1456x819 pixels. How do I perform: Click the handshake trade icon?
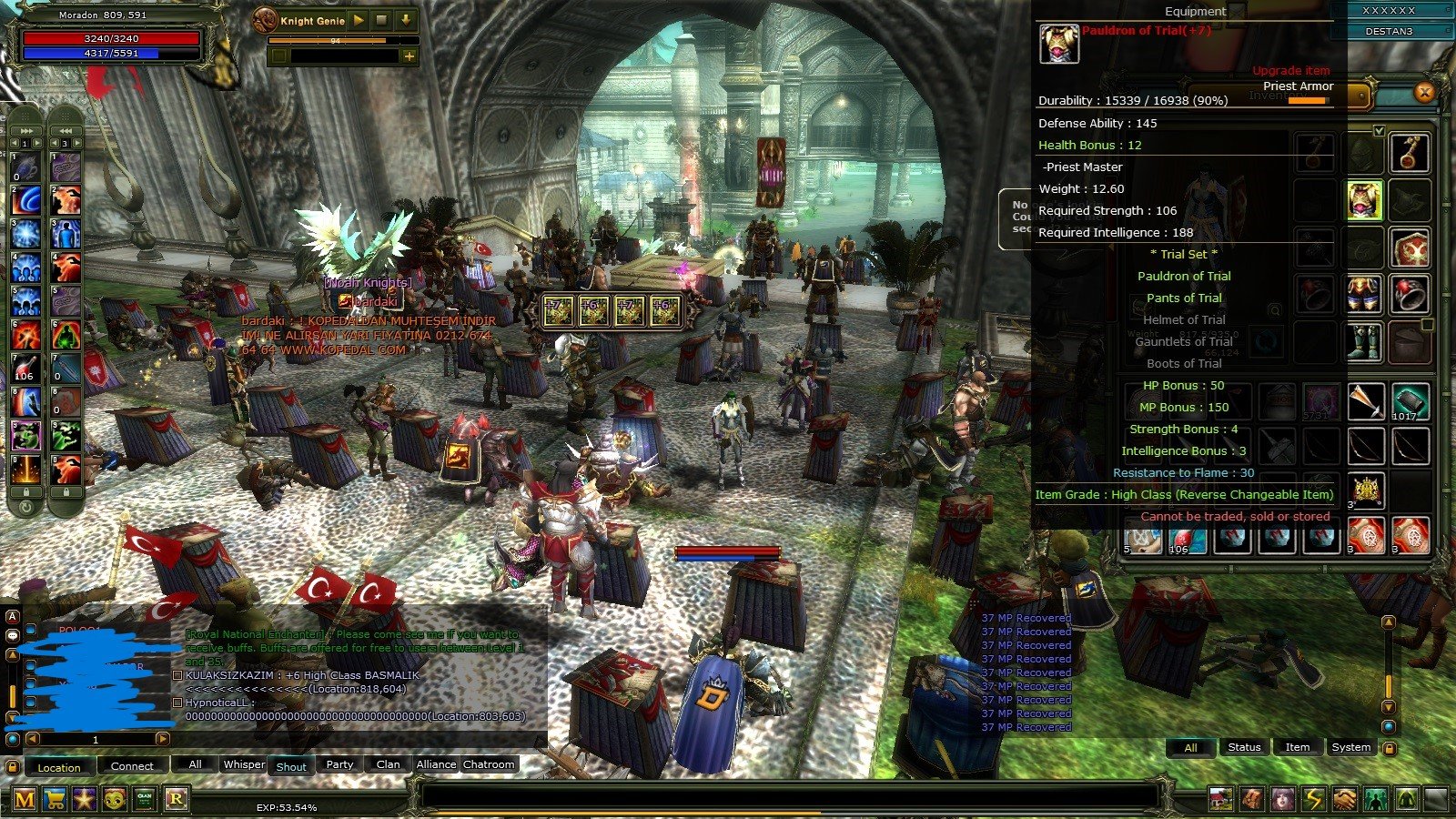click(x=1344, y=799)
